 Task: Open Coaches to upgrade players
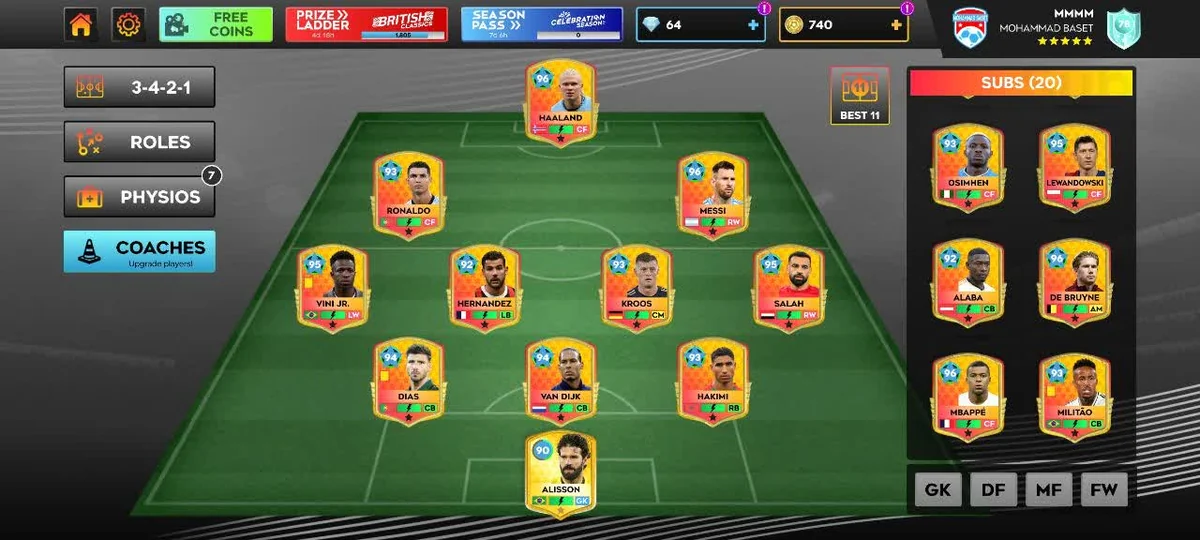point(139,252)
